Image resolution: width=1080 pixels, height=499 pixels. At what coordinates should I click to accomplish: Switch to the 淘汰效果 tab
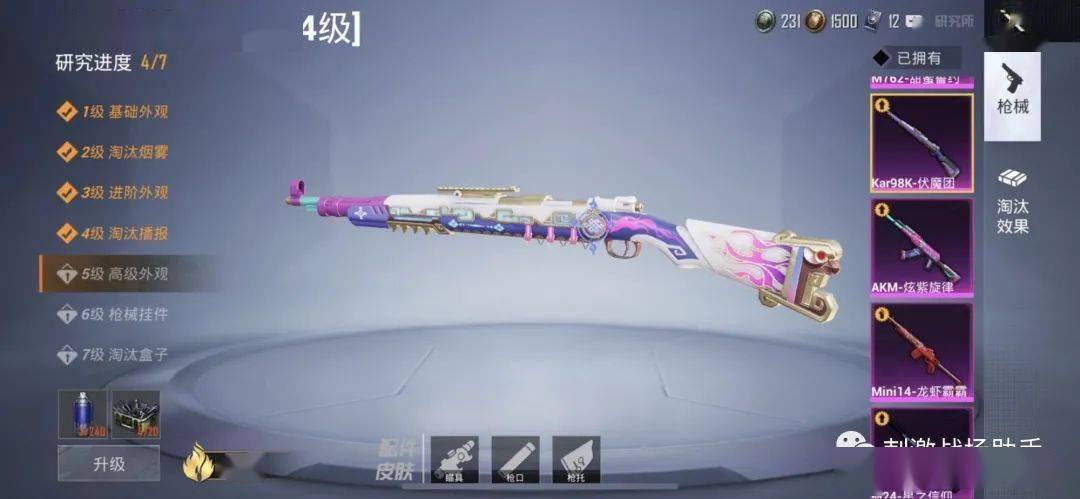(1012, 198)
